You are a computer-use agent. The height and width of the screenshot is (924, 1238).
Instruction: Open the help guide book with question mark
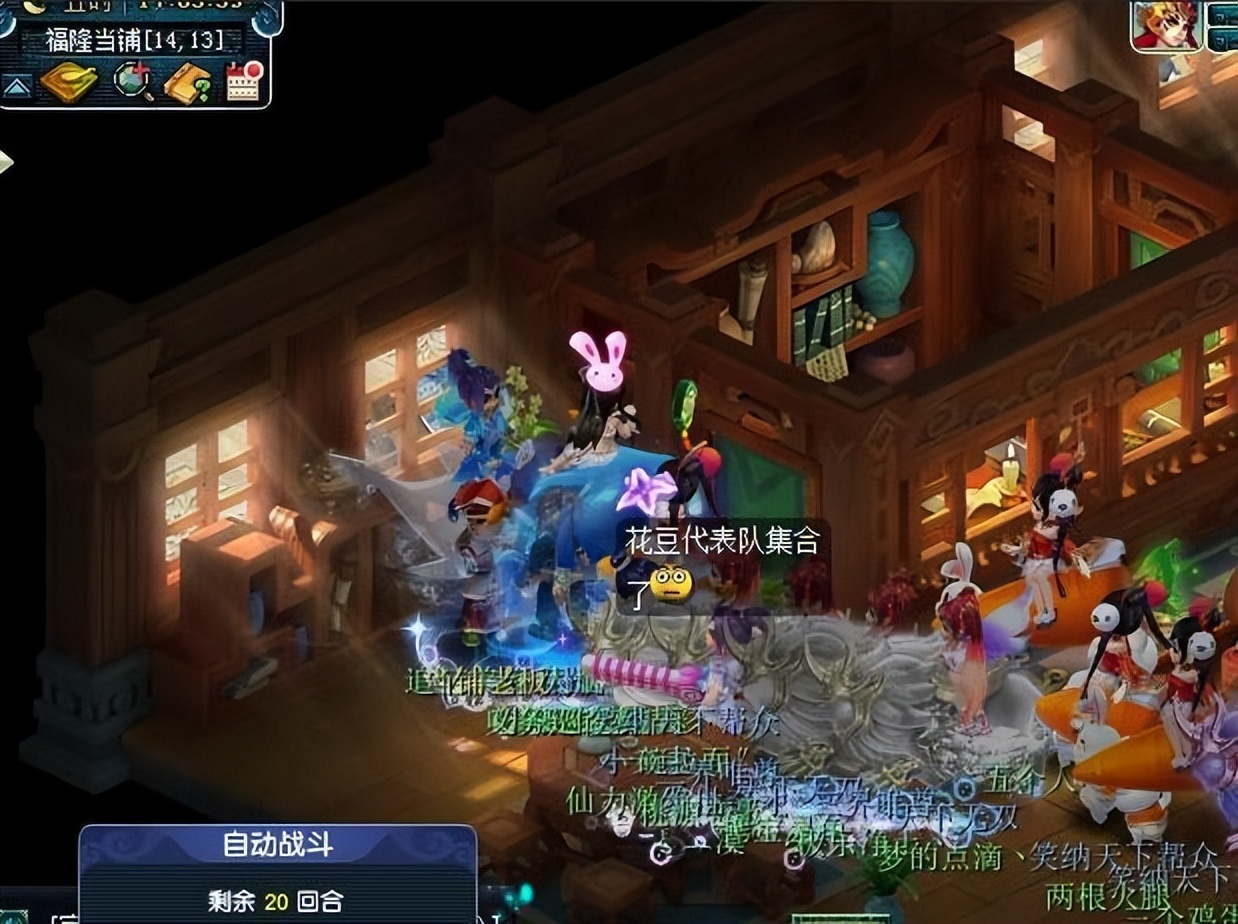[x=187, y=83]
